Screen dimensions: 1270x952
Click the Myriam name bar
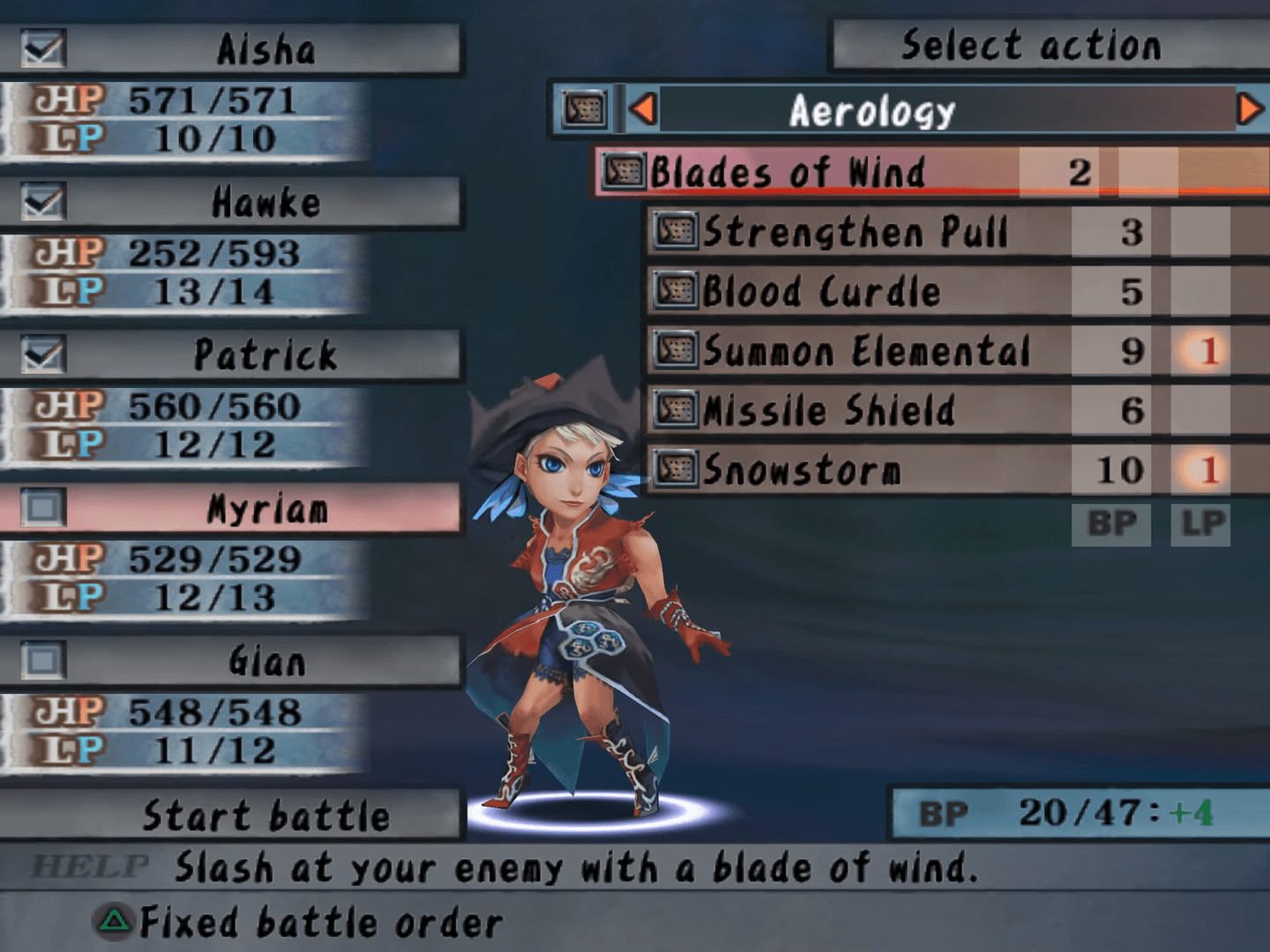265,509
